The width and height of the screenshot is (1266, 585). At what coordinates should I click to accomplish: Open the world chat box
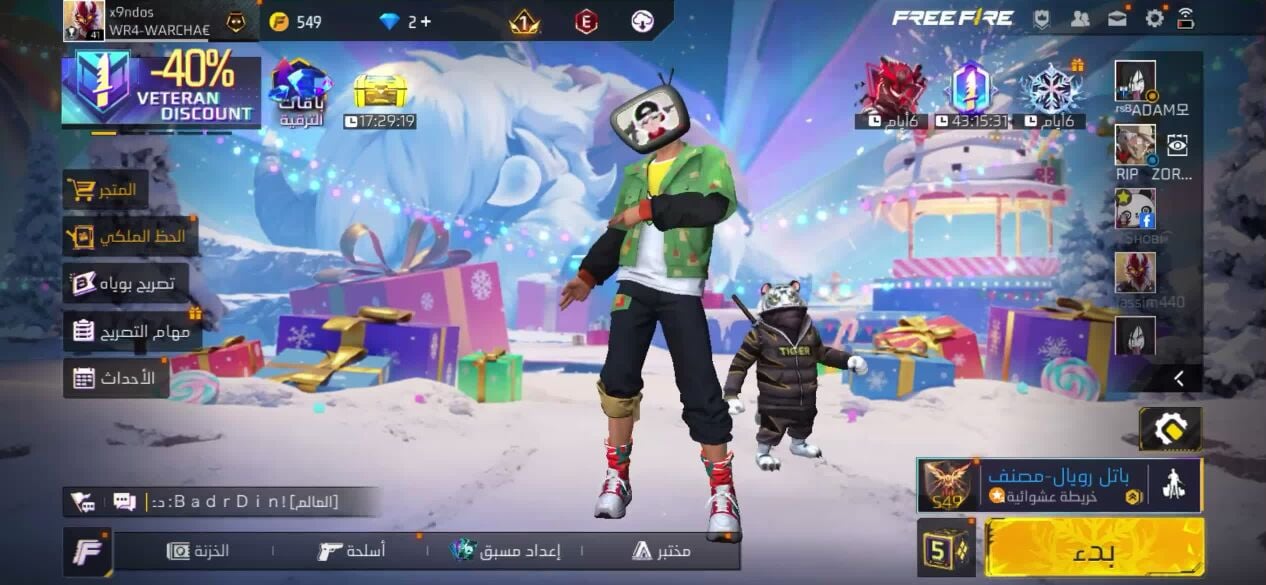240,502
